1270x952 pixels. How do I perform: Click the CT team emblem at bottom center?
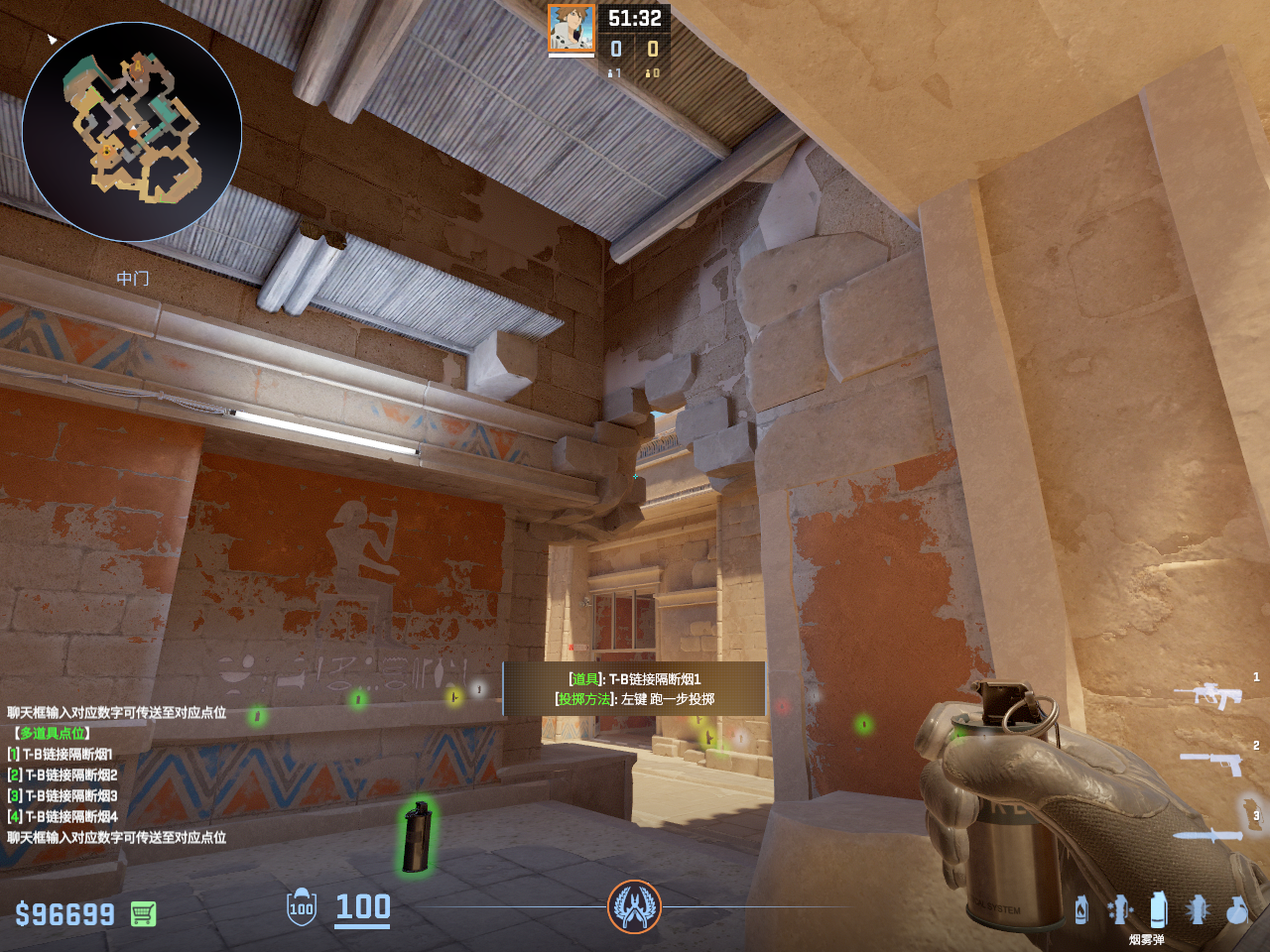(634, 906)
